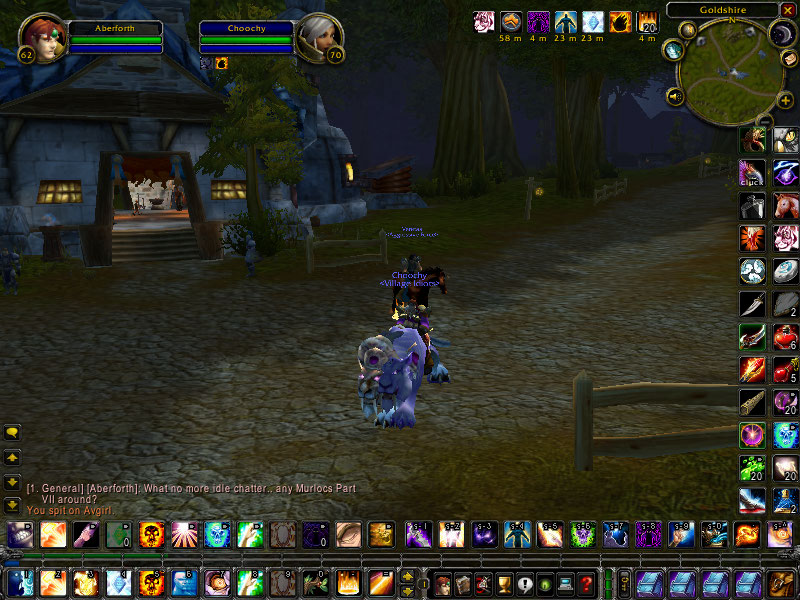Click the white rose buff icon
This screenshot has height=600, width=800.
484,22
